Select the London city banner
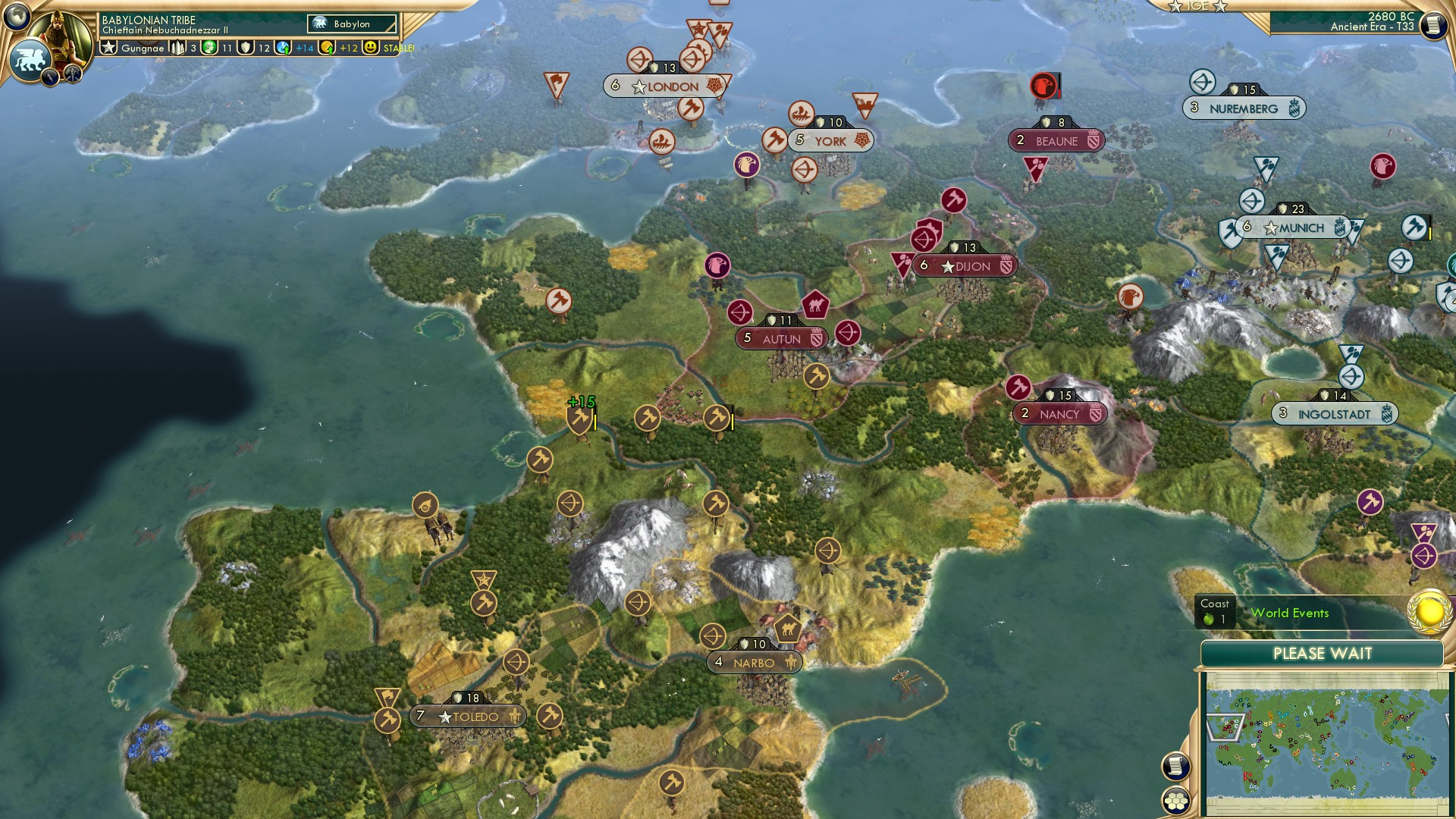Screen dimensions: 1456x819 tap(667, 86)
